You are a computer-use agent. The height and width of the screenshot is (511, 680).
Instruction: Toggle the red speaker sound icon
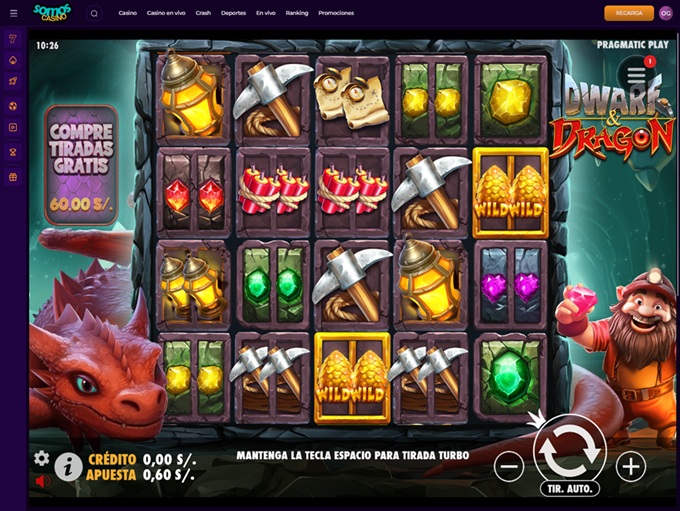[x=42, y=481]
